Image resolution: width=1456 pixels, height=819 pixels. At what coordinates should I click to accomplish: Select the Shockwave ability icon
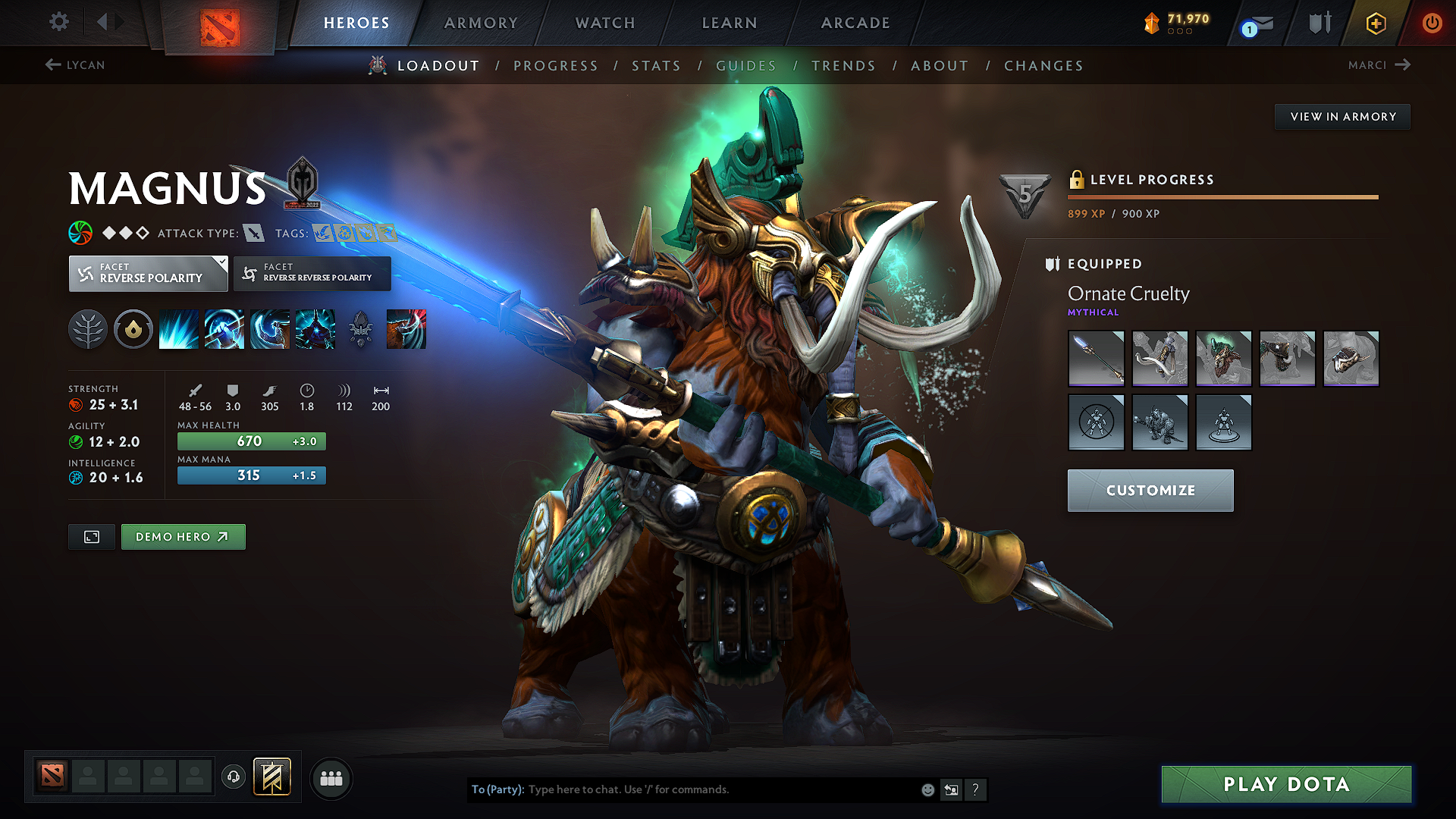tap(178, 329)
